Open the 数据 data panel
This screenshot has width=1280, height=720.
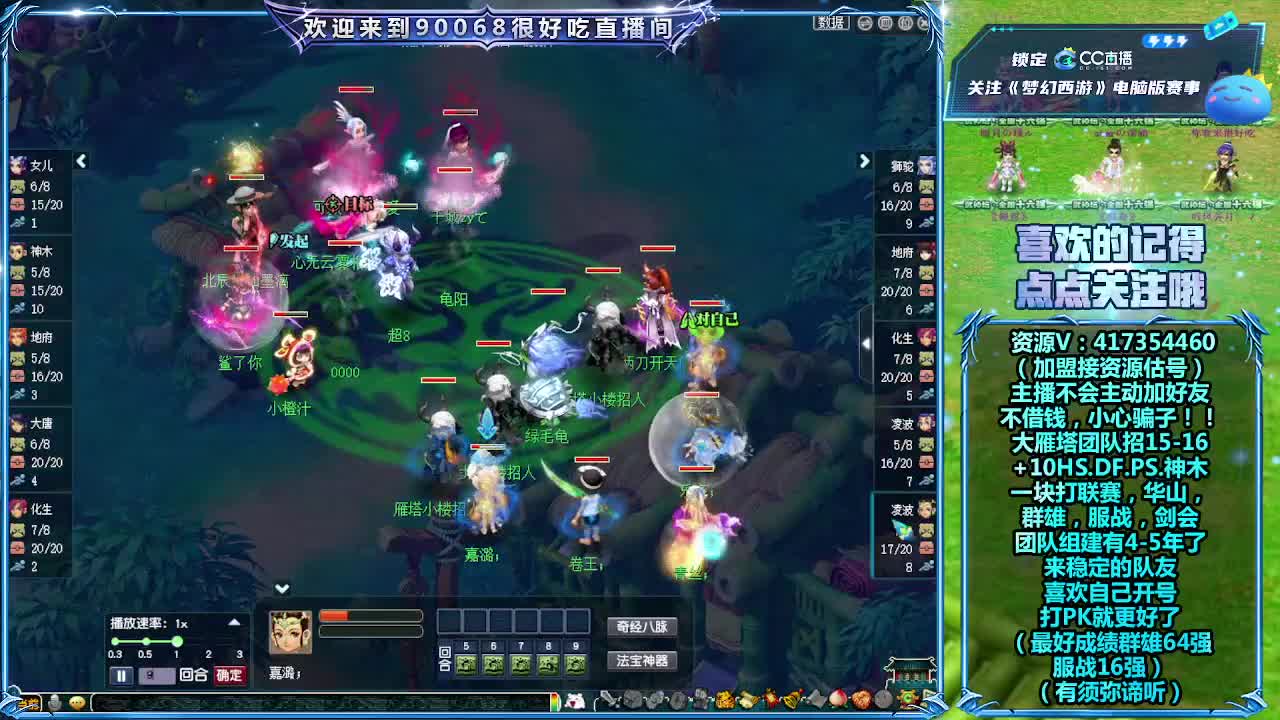point(828,23)
